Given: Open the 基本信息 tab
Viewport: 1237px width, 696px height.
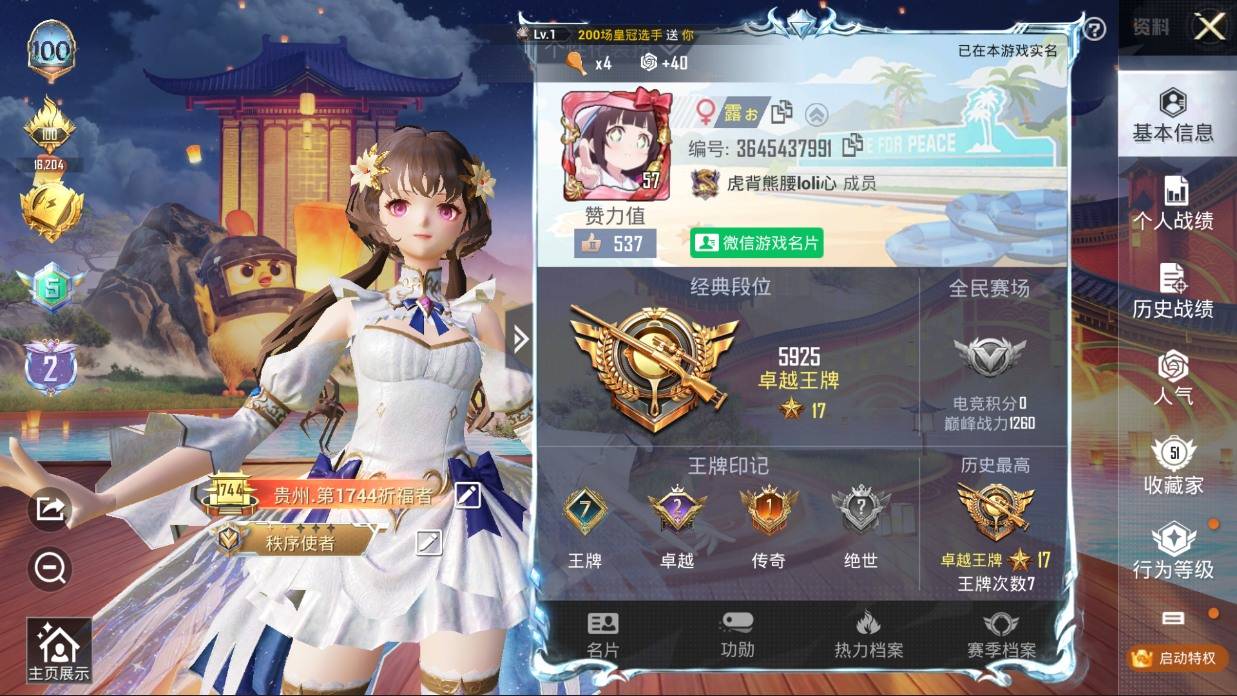Looking at the screenshot, I should (x=1173, y=115).
